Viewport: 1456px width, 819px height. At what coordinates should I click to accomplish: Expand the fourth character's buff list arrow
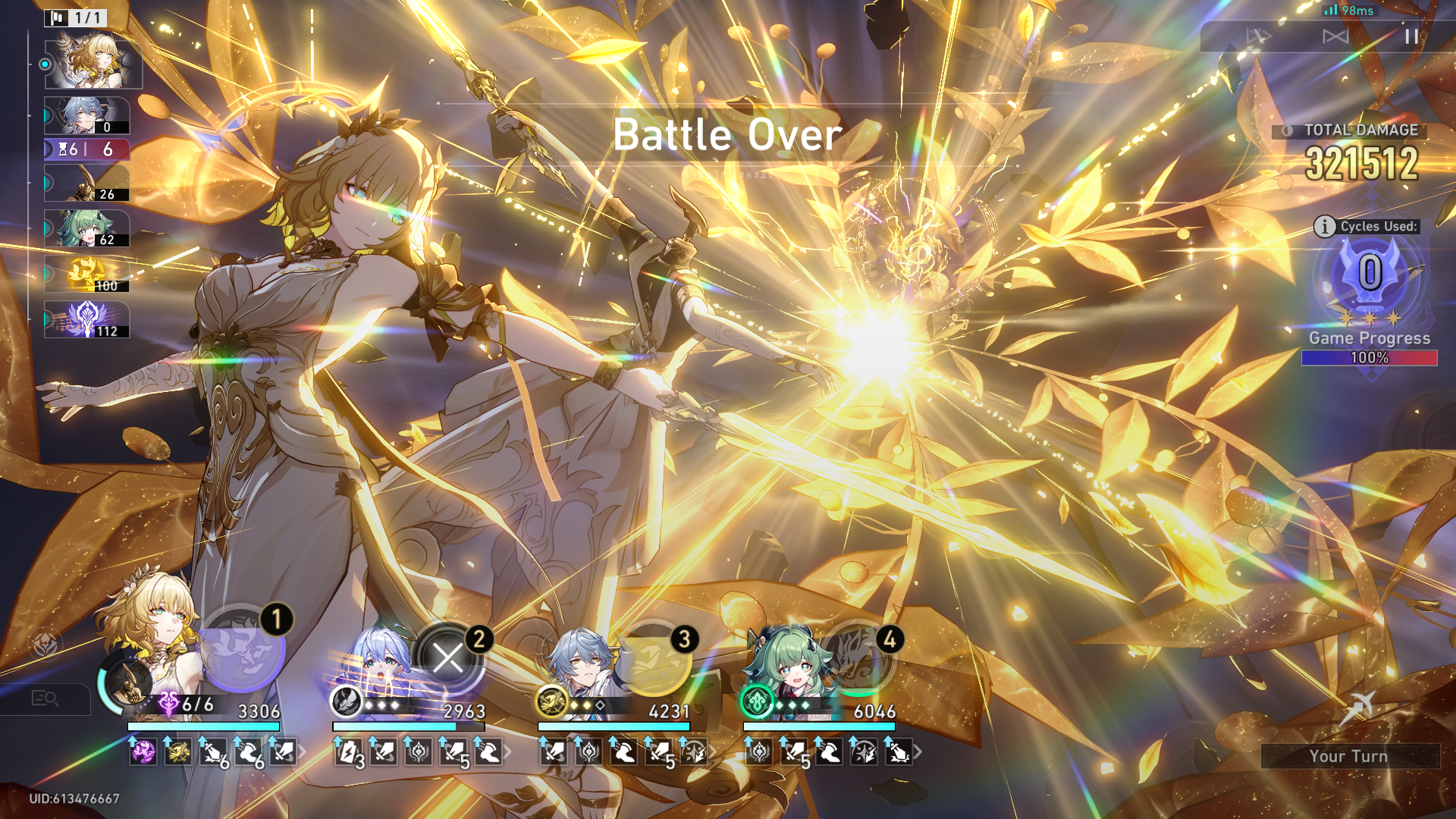point(918,752)
